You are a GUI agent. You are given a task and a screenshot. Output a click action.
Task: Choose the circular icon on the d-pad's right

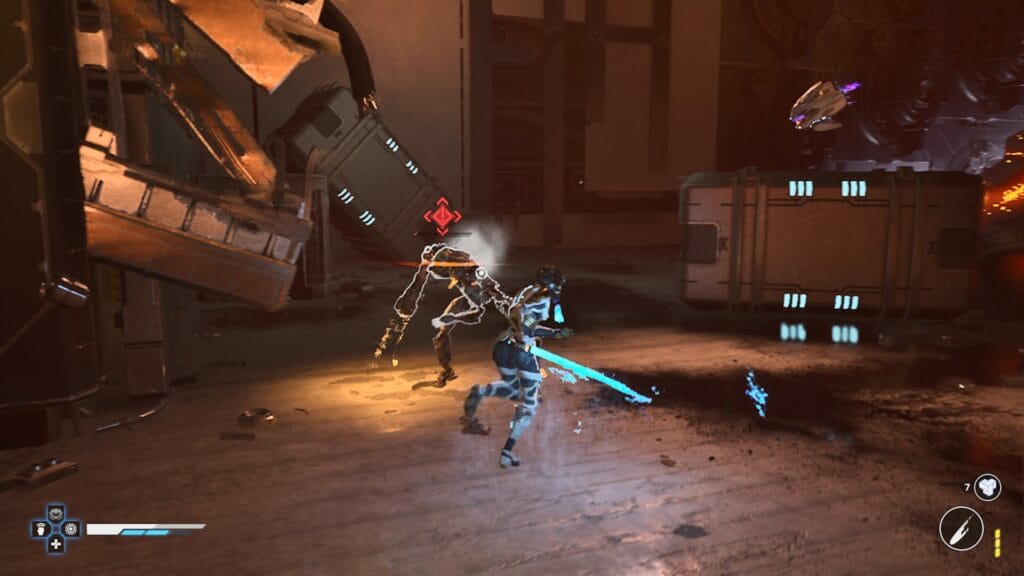(x=70, y=530)
